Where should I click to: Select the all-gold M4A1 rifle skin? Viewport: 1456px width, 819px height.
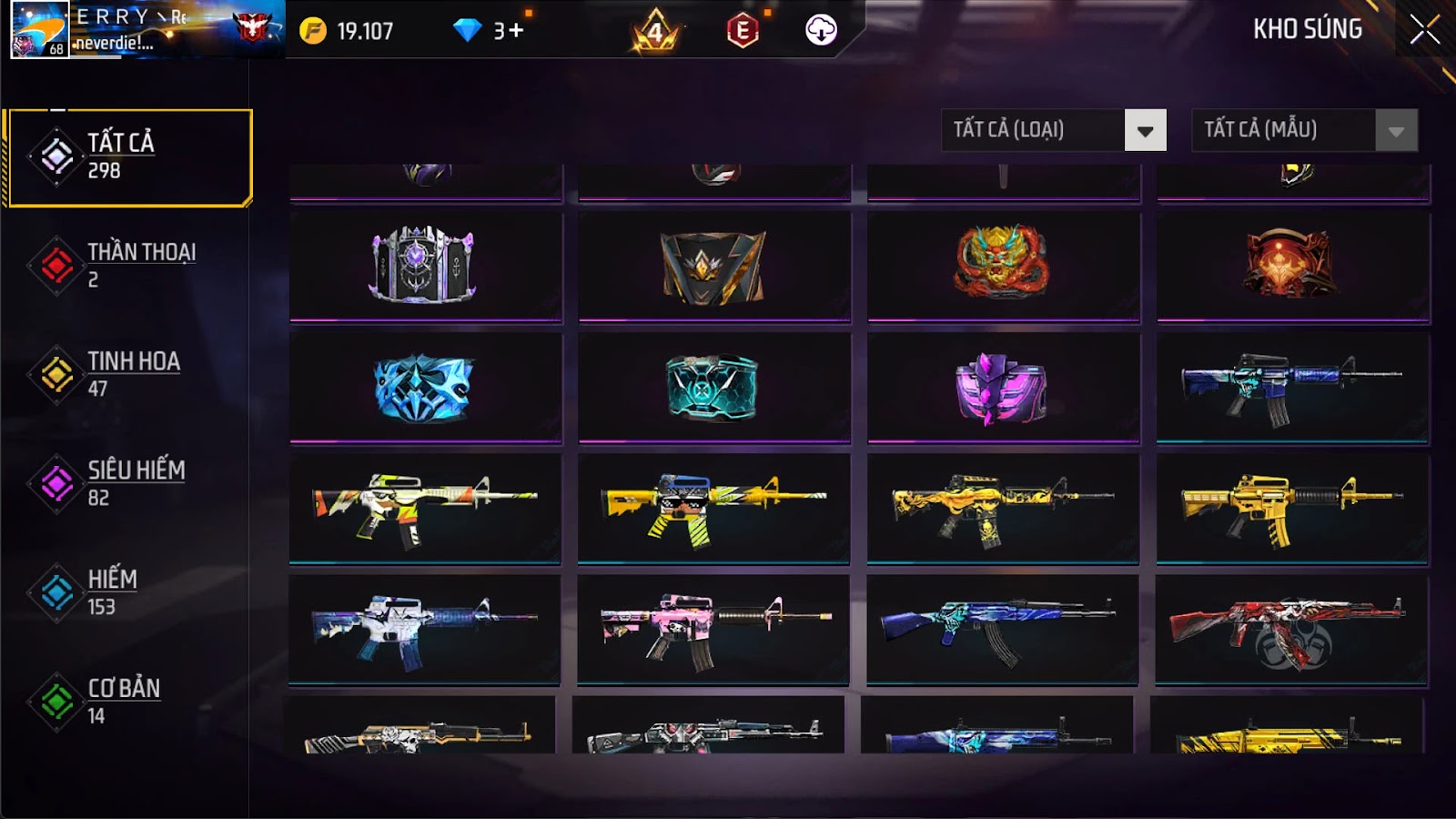(x=1291, y=508)
